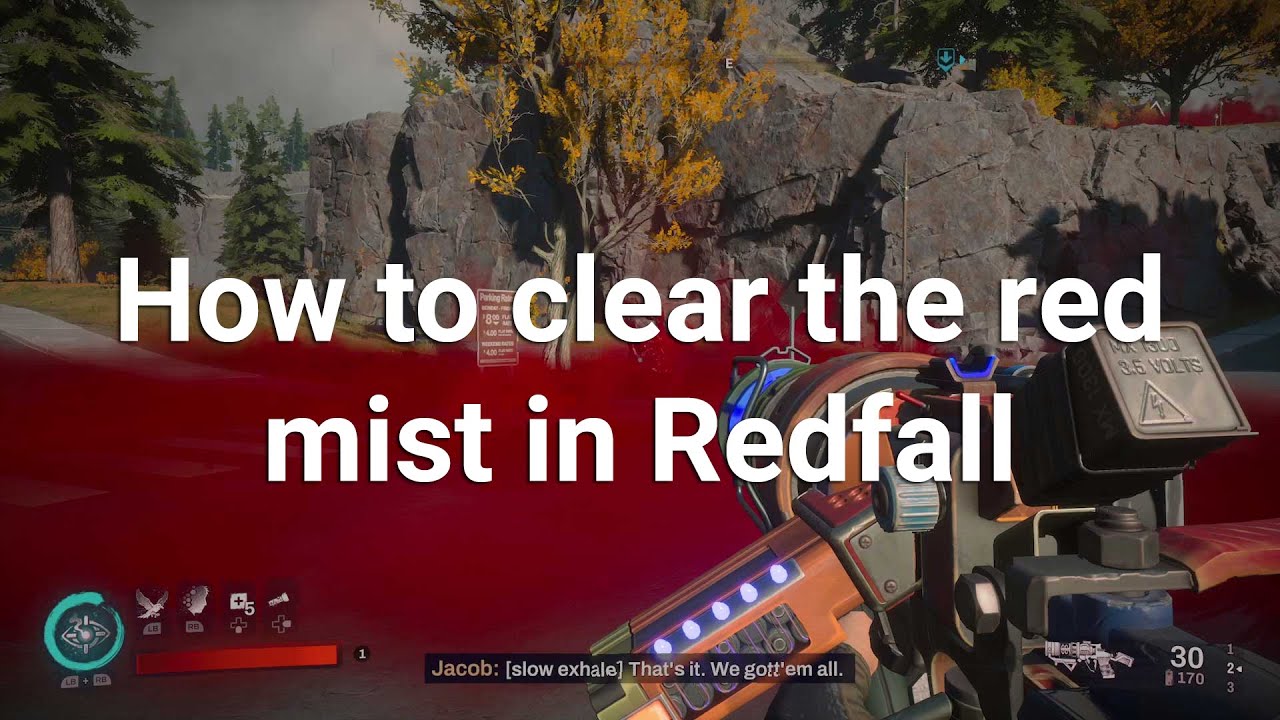Click the LB button label under the raven ability
The height and width of the screenshot is (720, 1280).
pos(153,628)
